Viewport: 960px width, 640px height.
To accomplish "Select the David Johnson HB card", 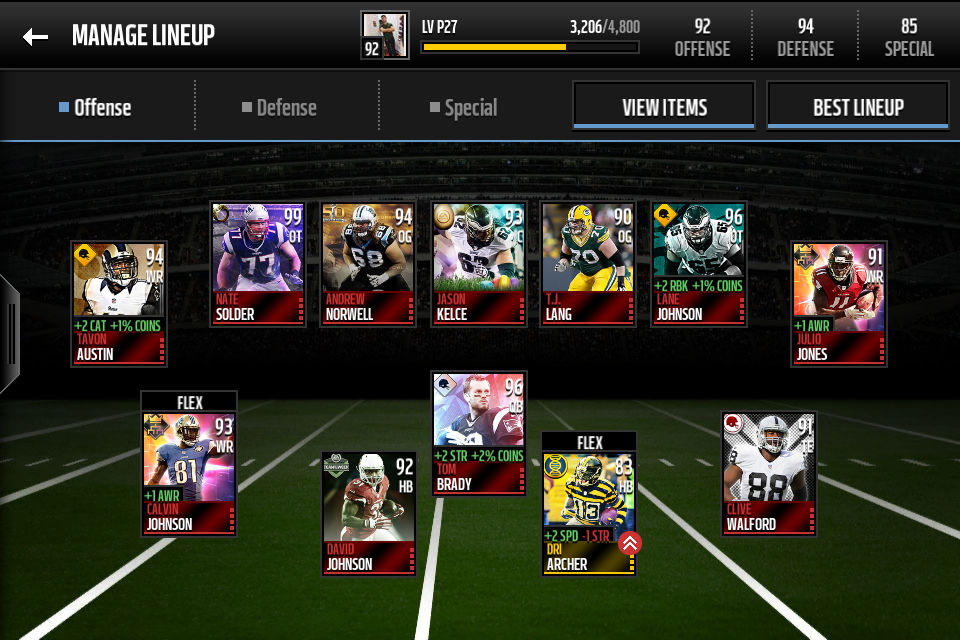I will point(368,514).
